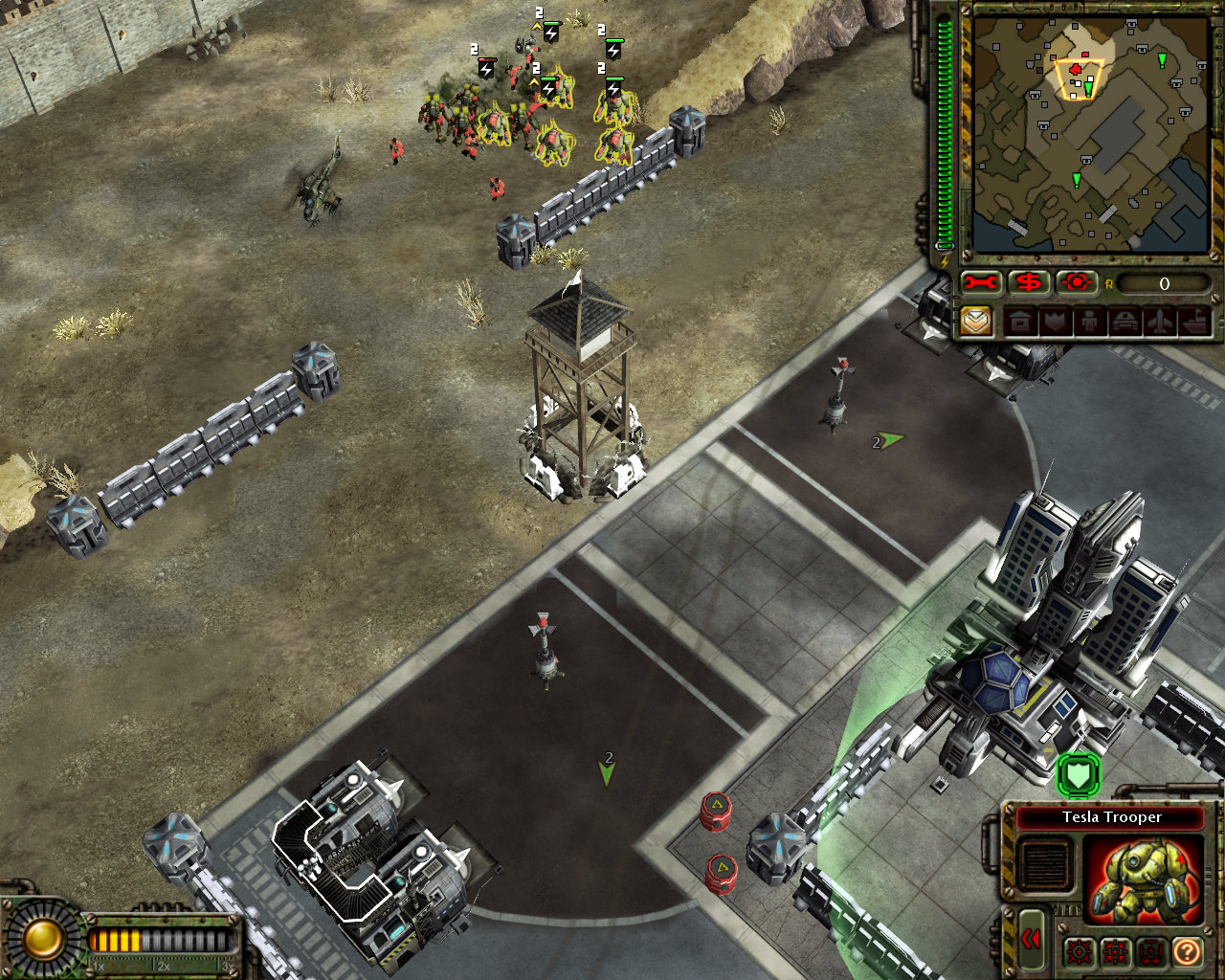Screen dimensions: 1225x980
Task: Collapse the command bar with the double arrows
Action: (1032, 940)
